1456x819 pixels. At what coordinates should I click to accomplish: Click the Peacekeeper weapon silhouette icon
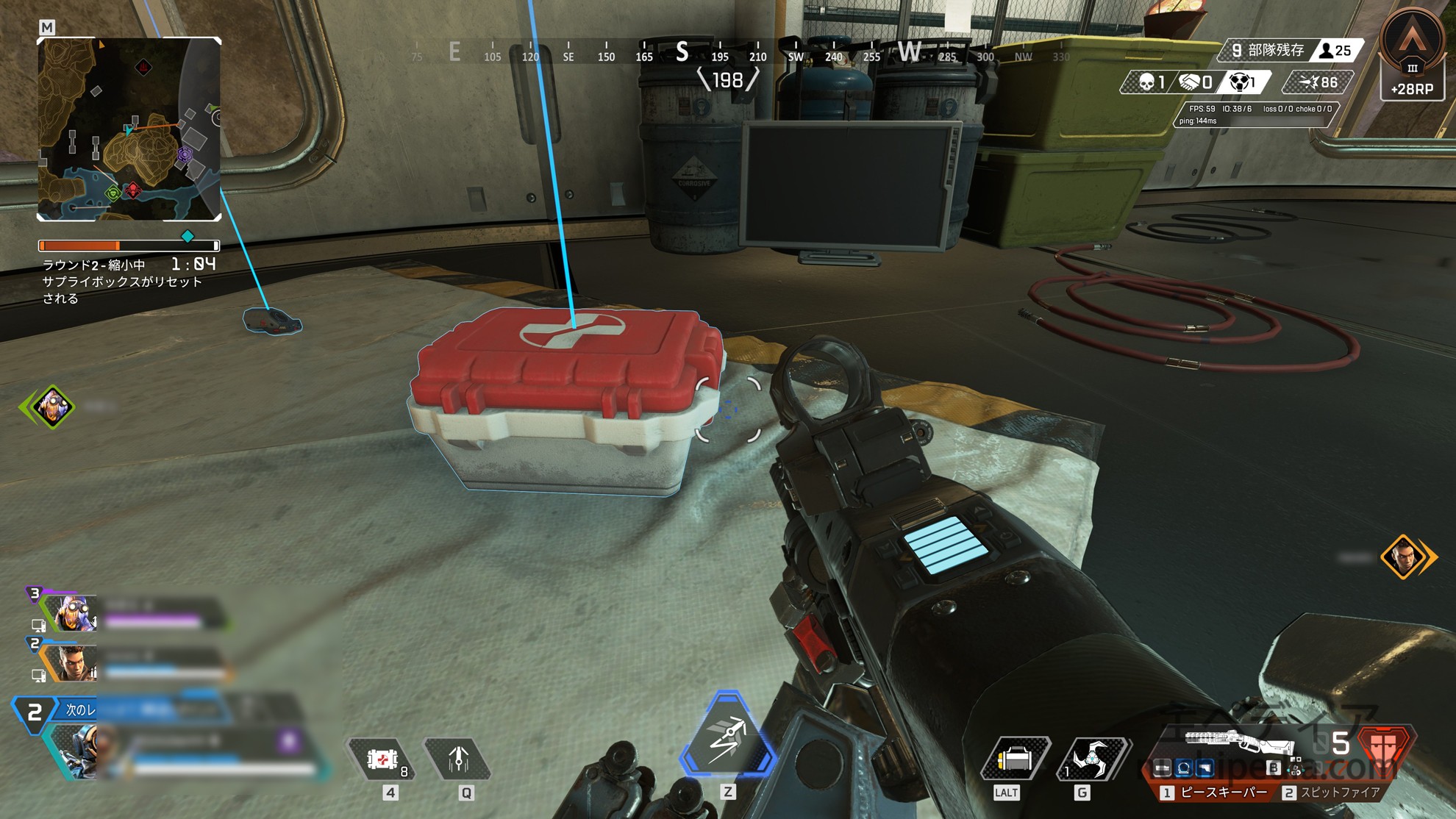(x=1238, y=742)
